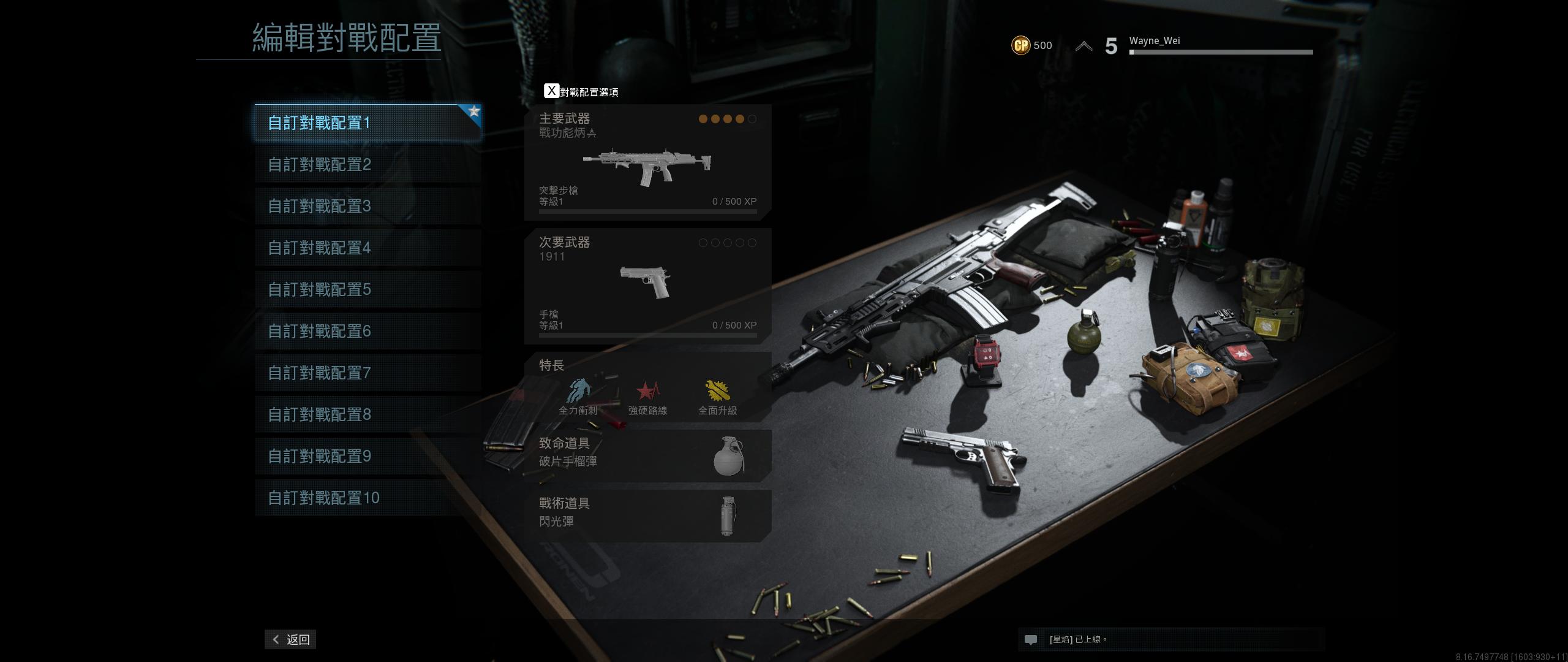This screenshot has height=662, width=1568.
Task: Open loadout 自訂對戰配置3
Action: tap(367, 207)
